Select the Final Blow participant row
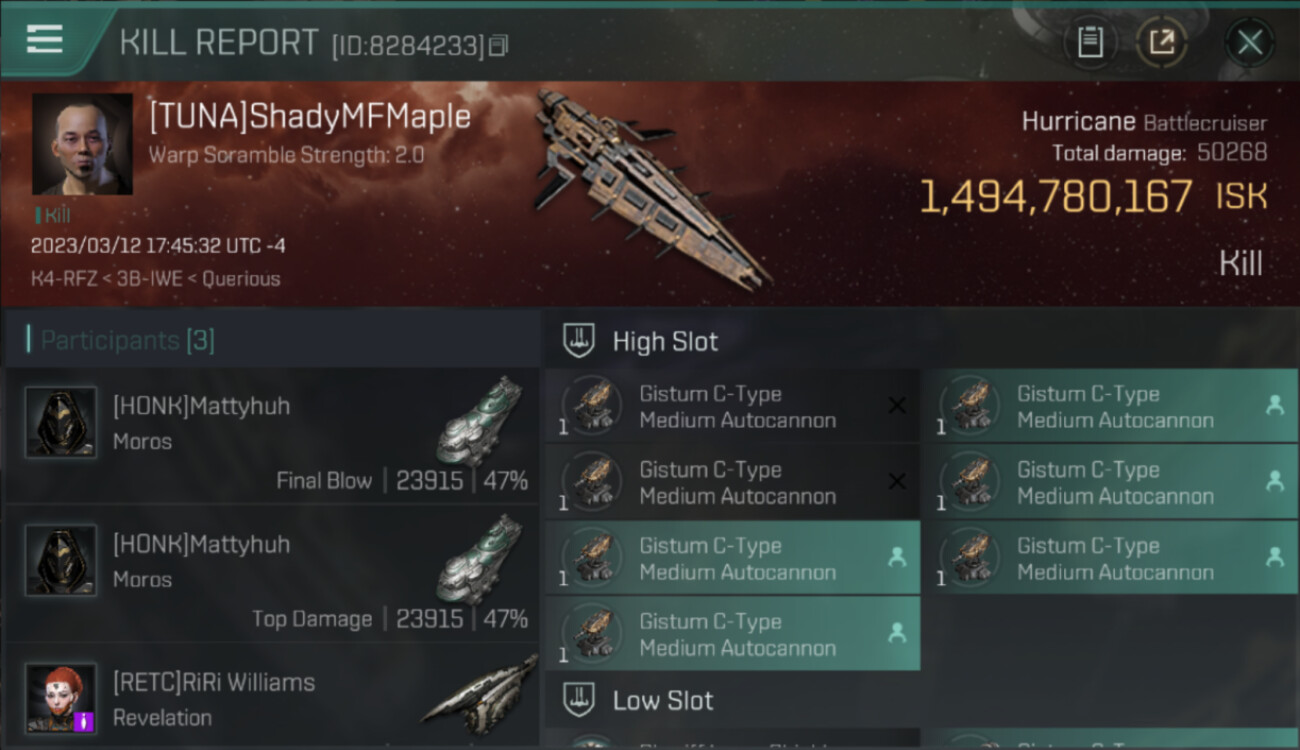 pos(272,435)
